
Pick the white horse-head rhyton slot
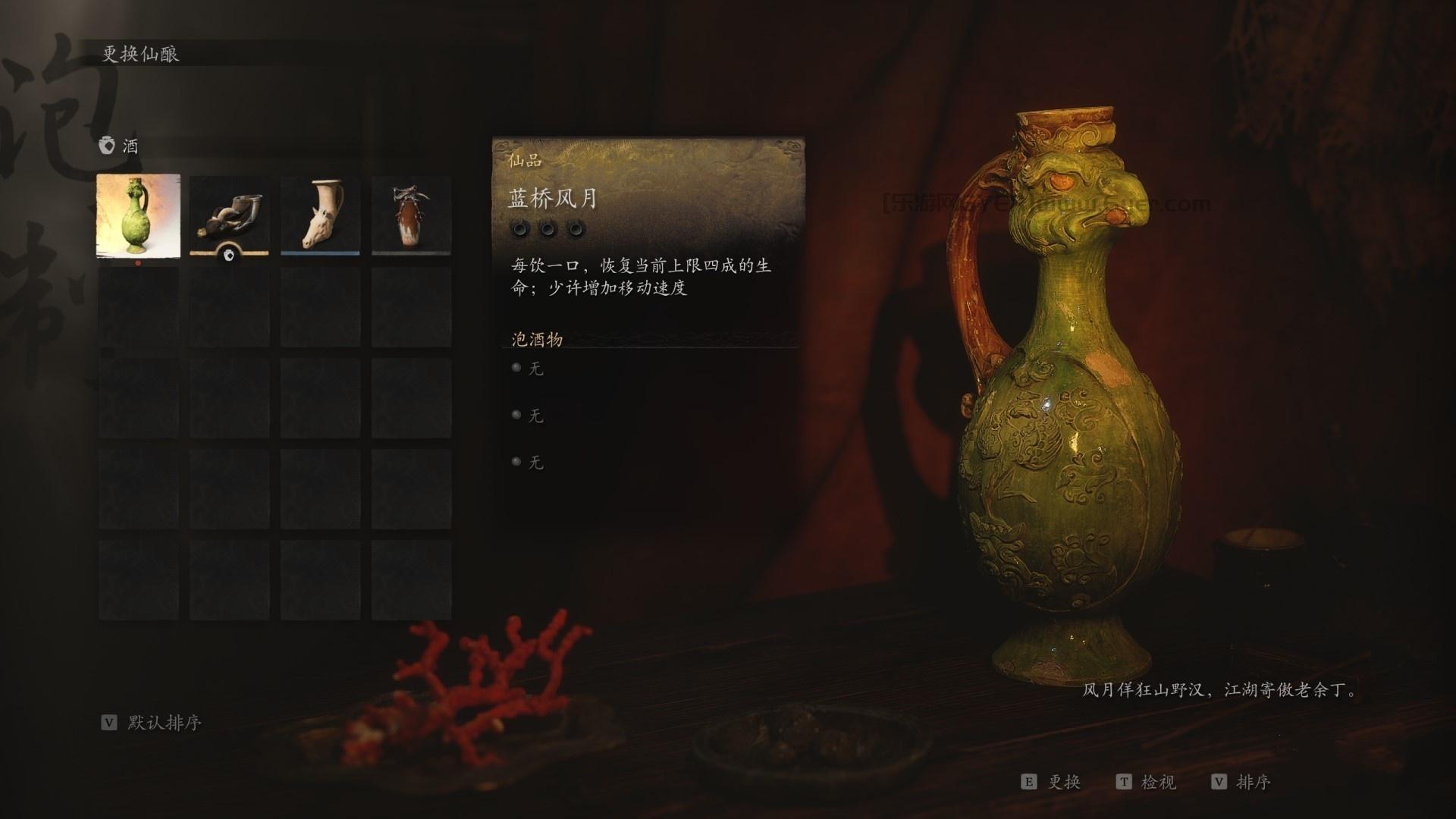(320, 216)
